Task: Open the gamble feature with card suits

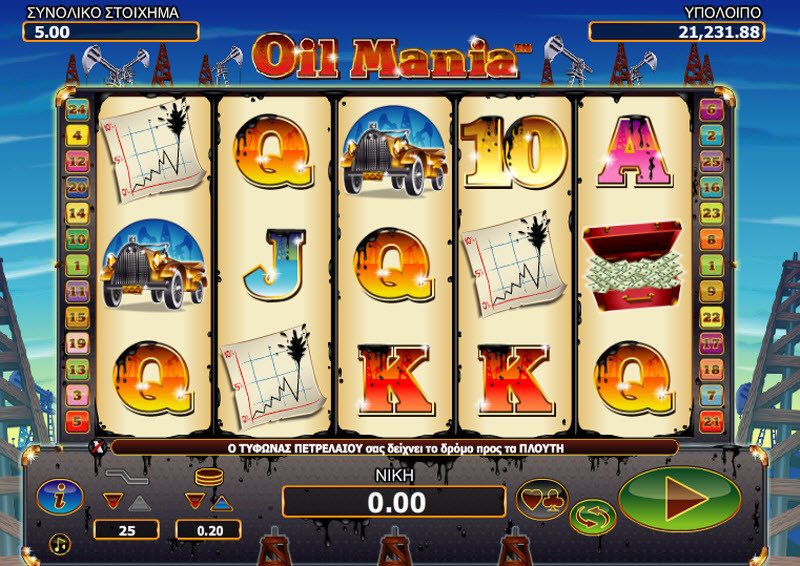Action: 542,498
